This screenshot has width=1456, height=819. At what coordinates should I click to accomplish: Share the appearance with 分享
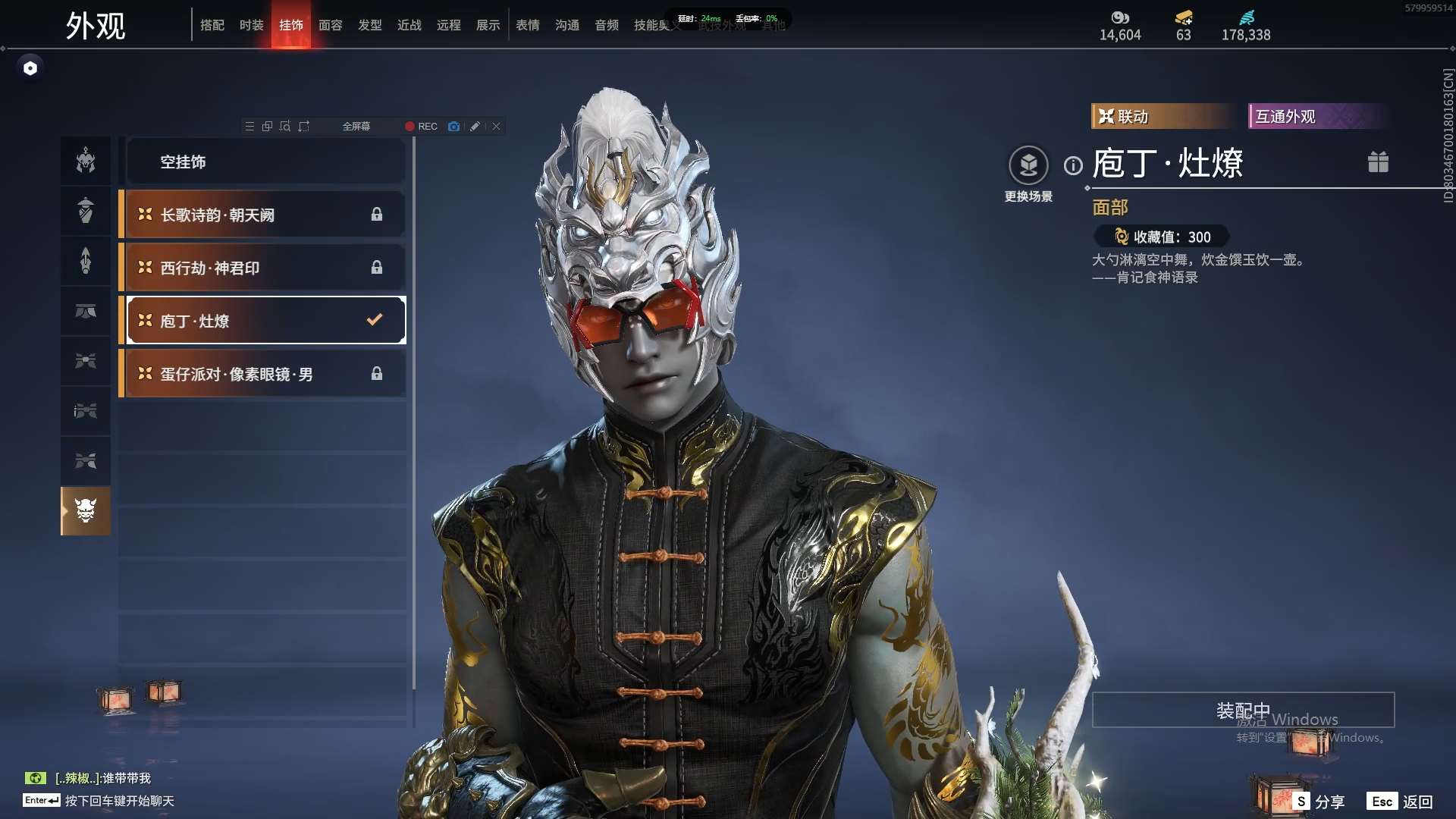[1320, 802]
